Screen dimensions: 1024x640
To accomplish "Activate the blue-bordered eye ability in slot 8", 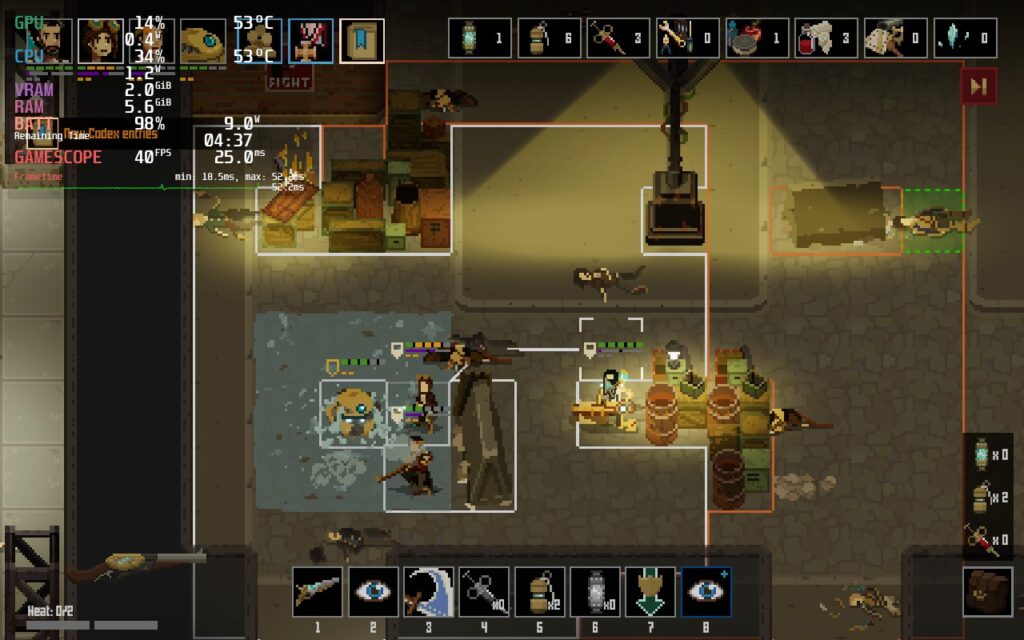I will pos(706,592).
